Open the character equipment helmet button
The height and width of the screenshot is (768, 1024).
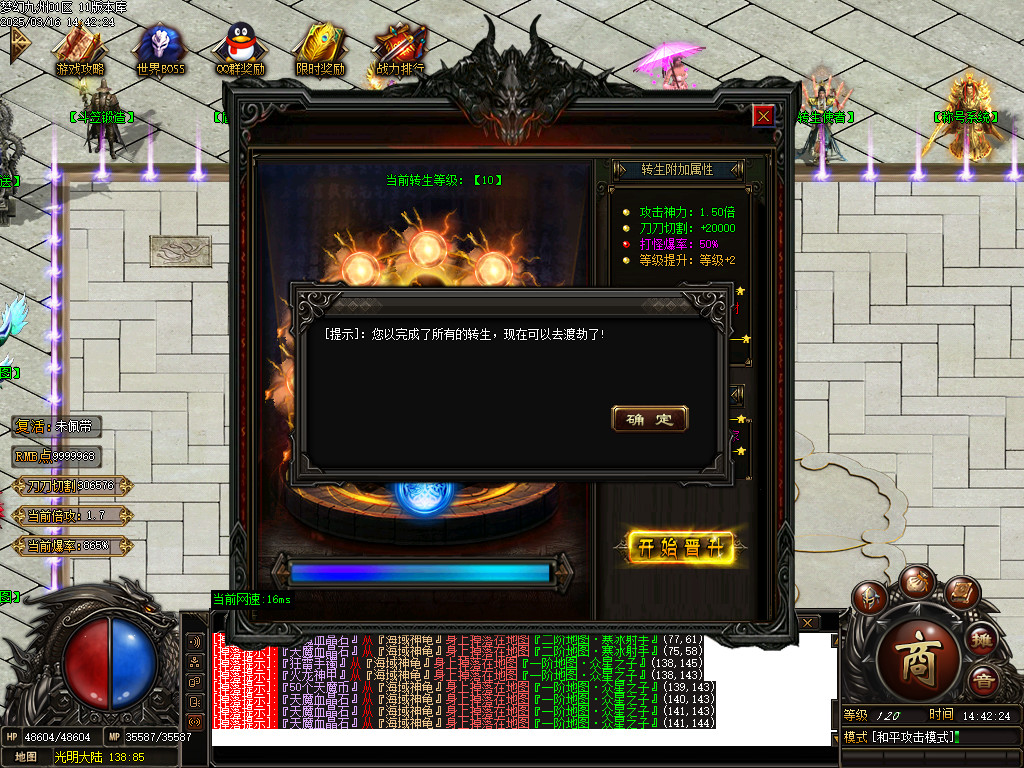point(872,597)
